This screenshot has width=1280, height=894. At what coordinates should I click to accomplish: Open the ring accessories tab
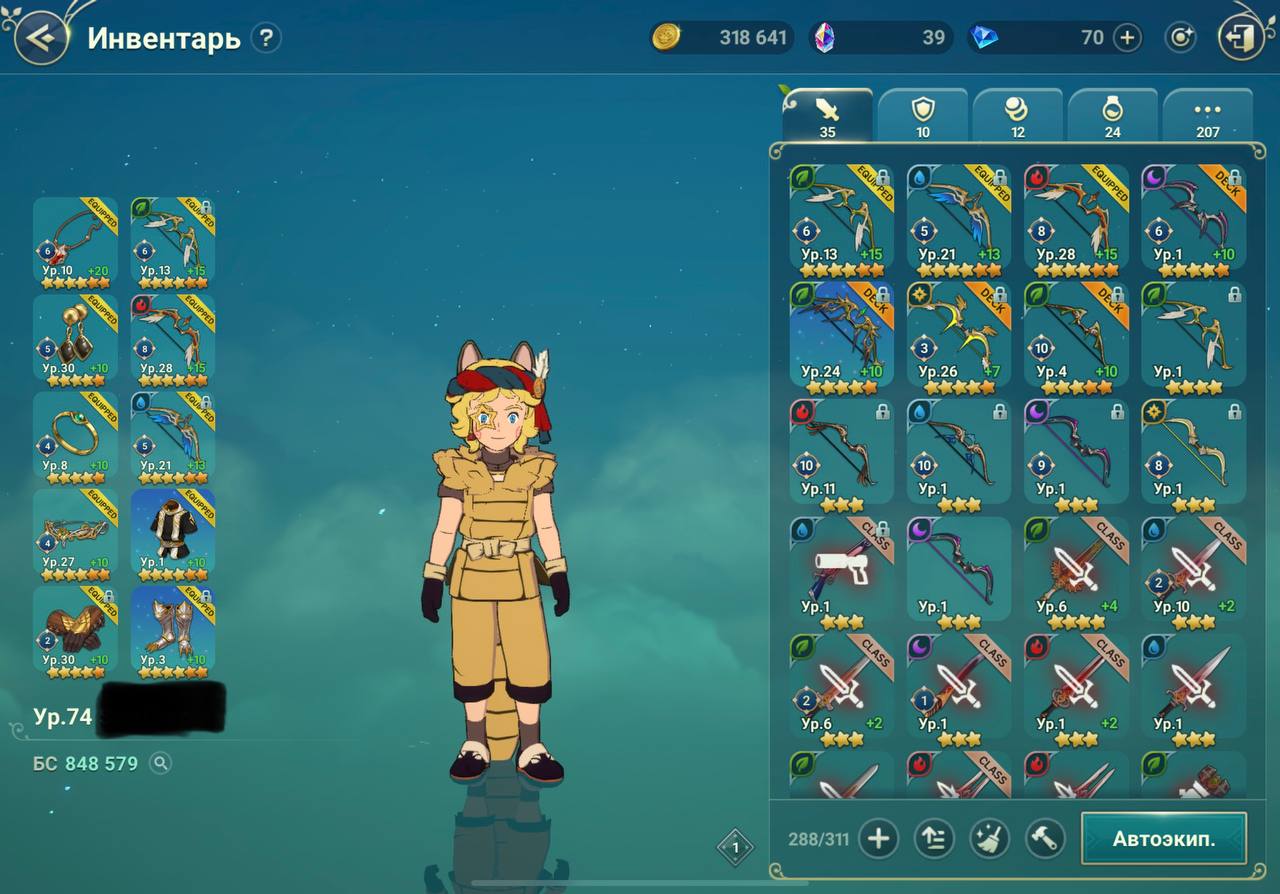point(1112,116)
